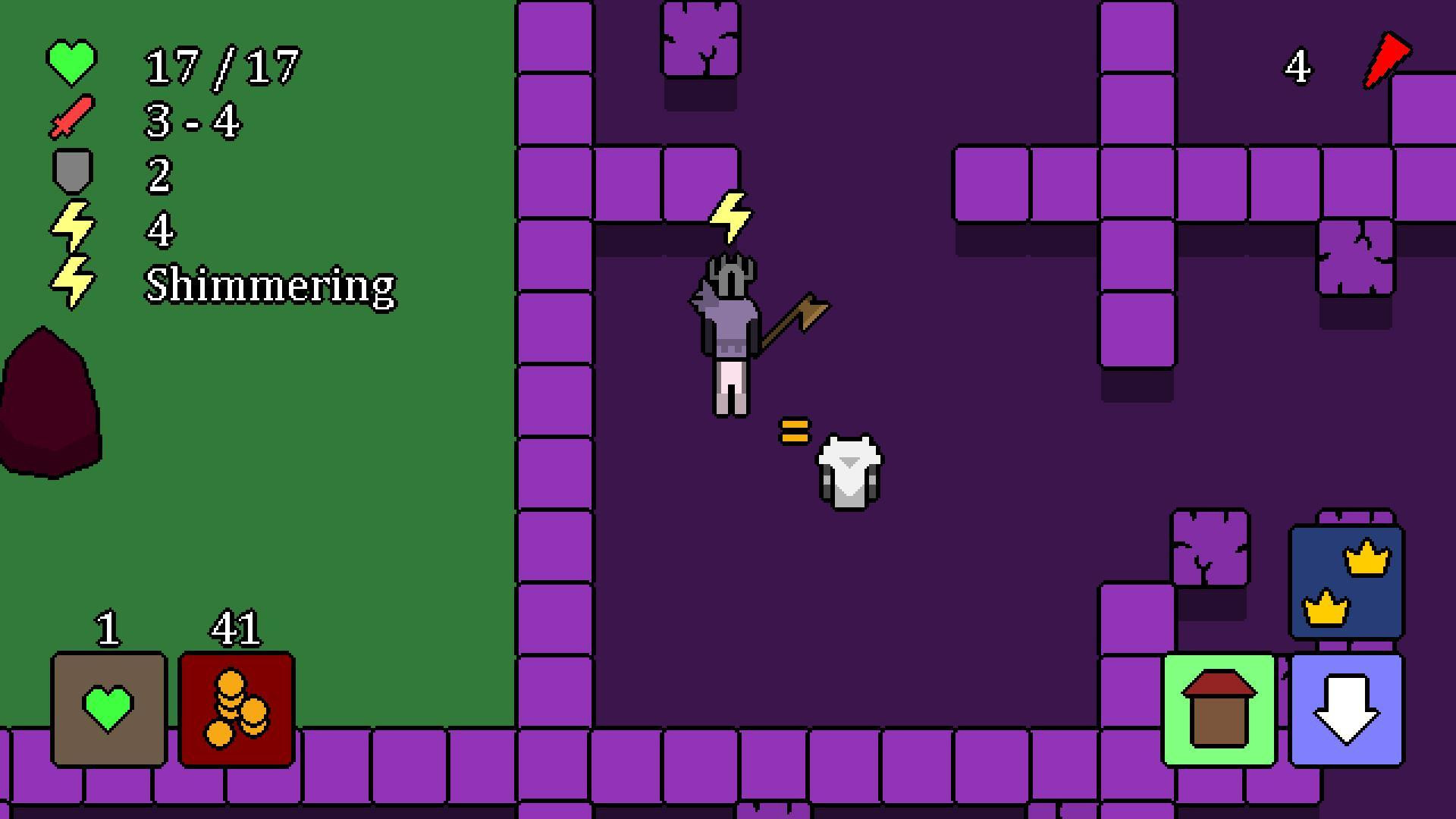Open the gold coins pouch showing 41

pos(236,709)
